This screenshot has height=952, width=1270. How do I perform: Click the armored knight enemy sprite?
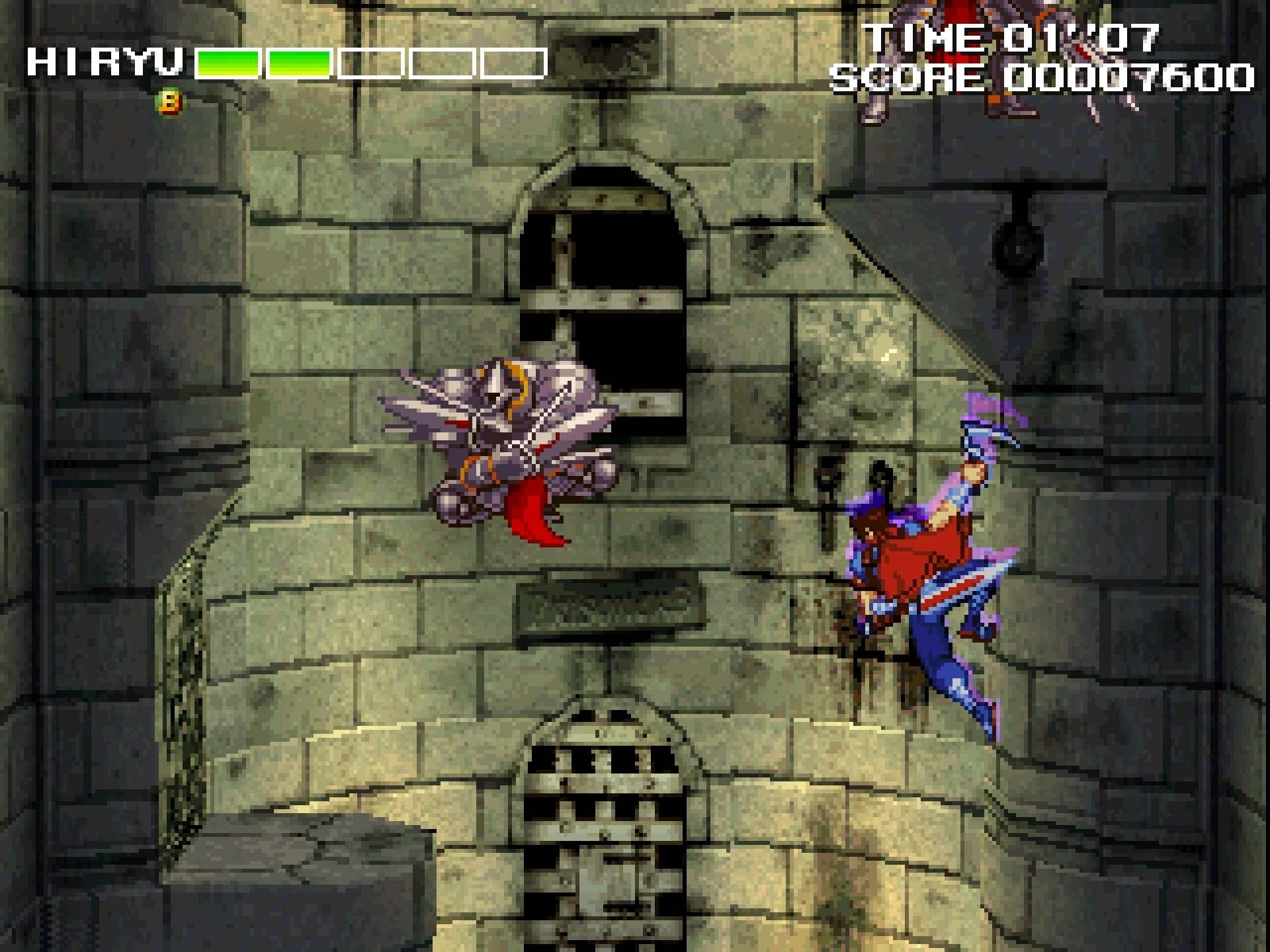pos(503,436)
